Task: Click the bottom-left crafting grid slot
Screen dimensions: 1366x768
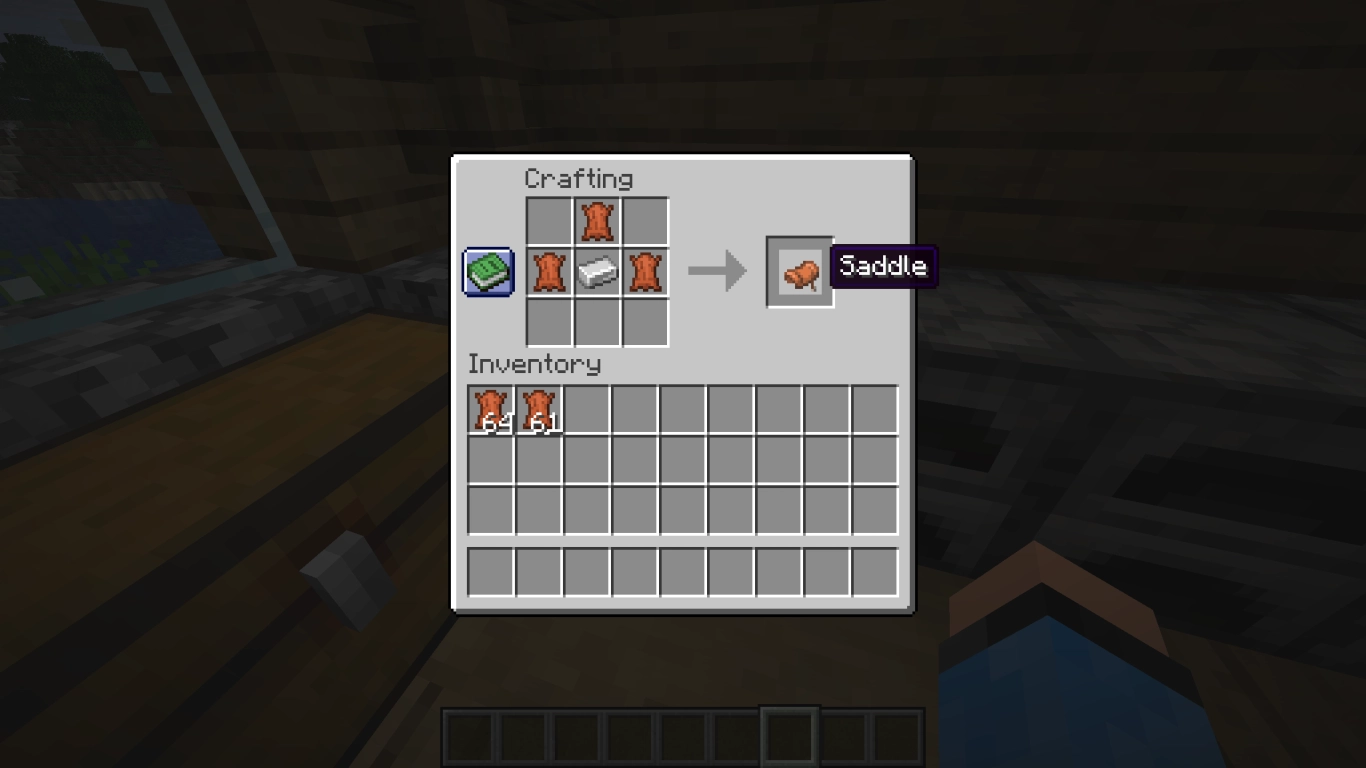Action: click(546, 322)
